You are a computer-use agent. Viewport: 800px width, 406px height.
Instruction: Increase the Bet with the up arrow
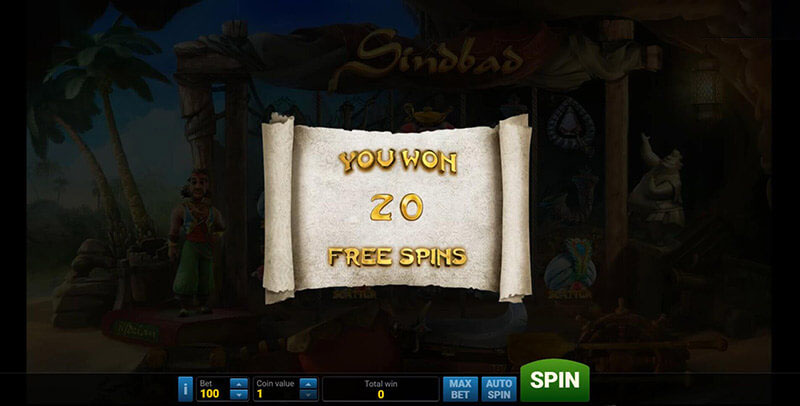tap(238, 382)
